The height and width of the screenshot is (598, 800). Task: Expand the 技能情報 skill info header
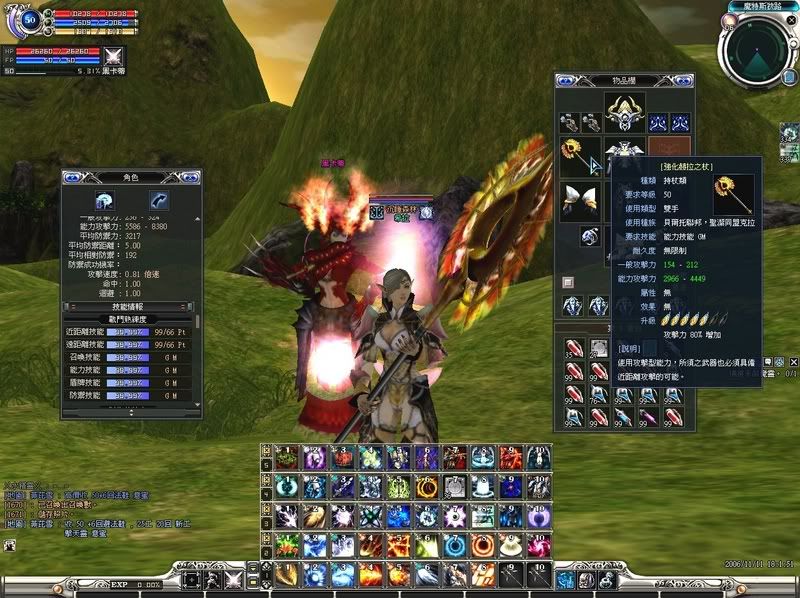click(130, 306)
